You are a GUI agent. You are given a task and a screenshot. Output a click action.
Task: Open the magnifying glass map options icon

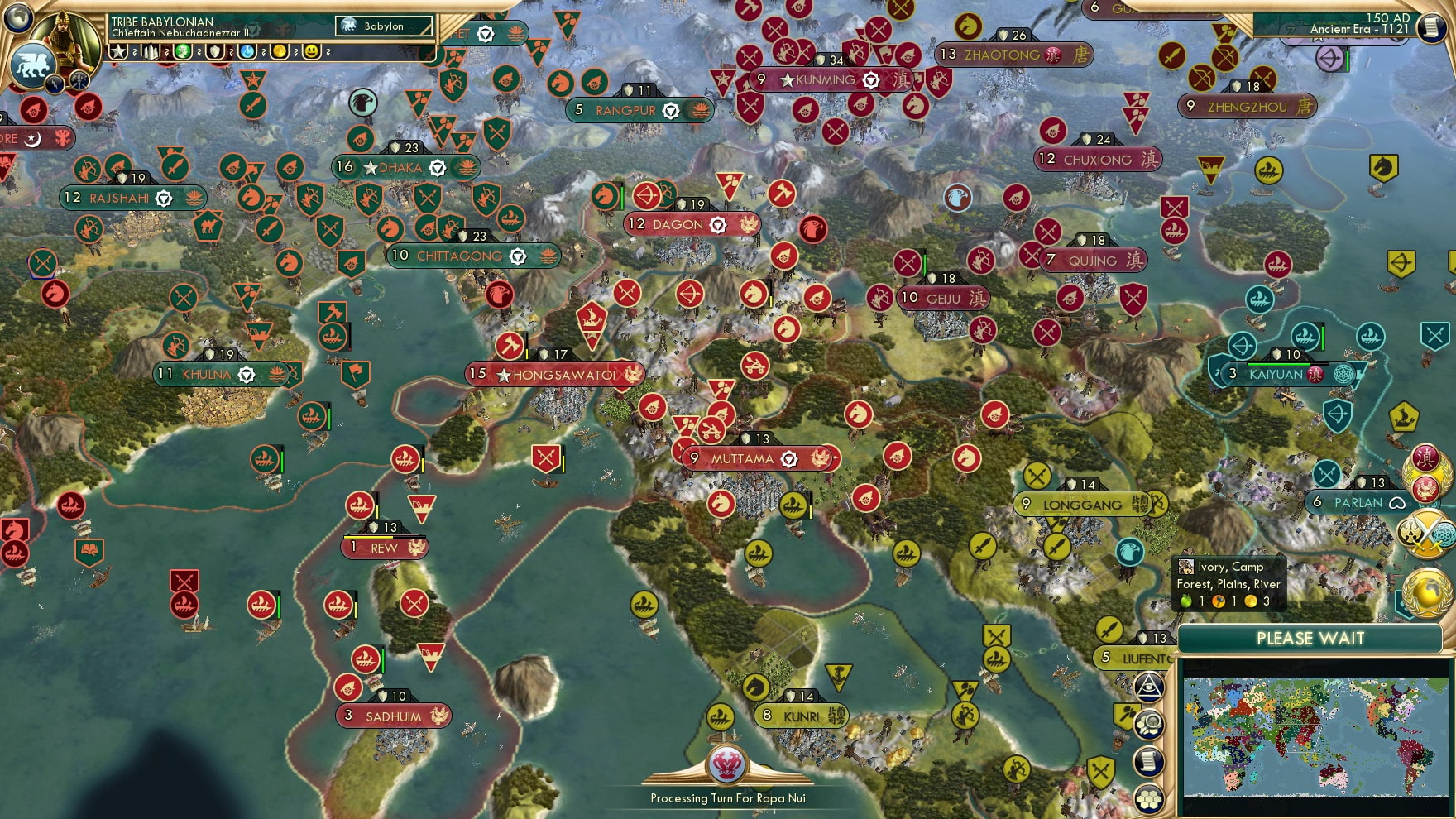(1148, 724)
